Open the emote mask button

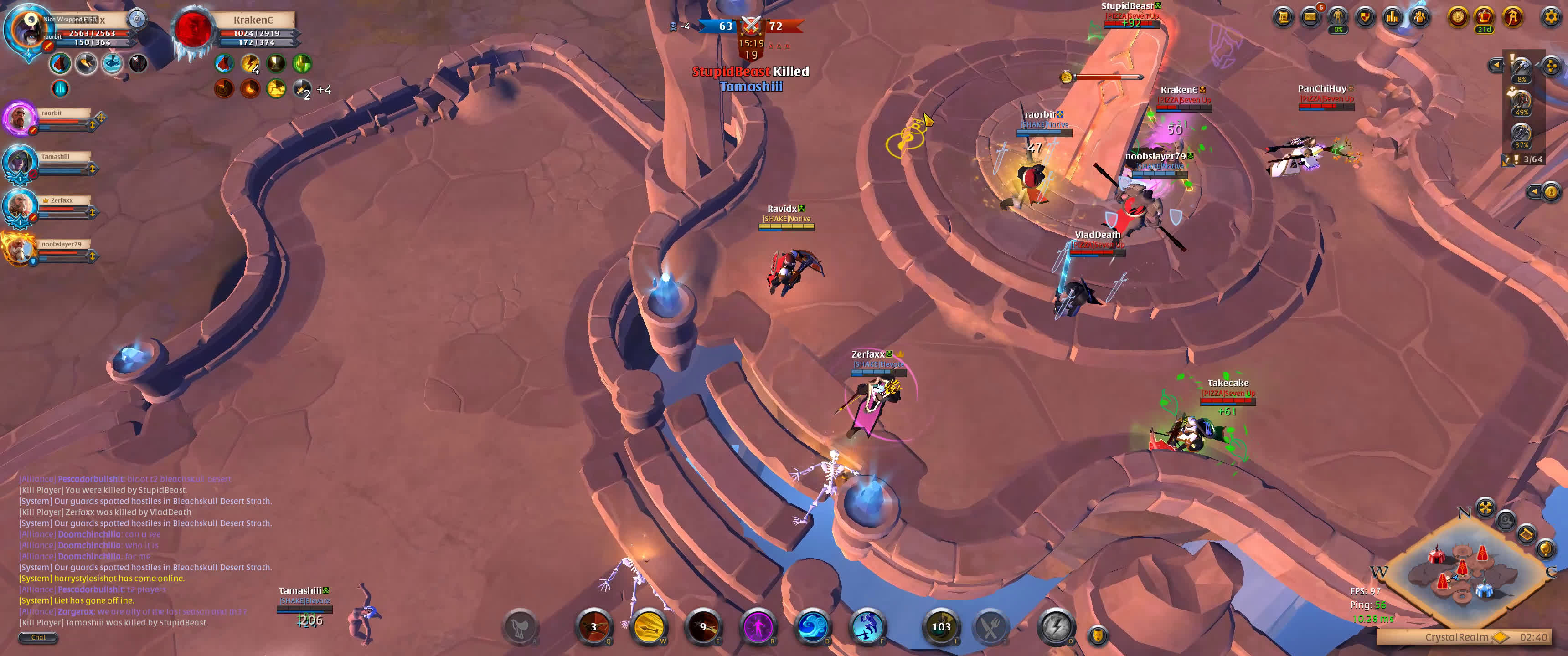pyautogui.click(x=1097, y=635)
